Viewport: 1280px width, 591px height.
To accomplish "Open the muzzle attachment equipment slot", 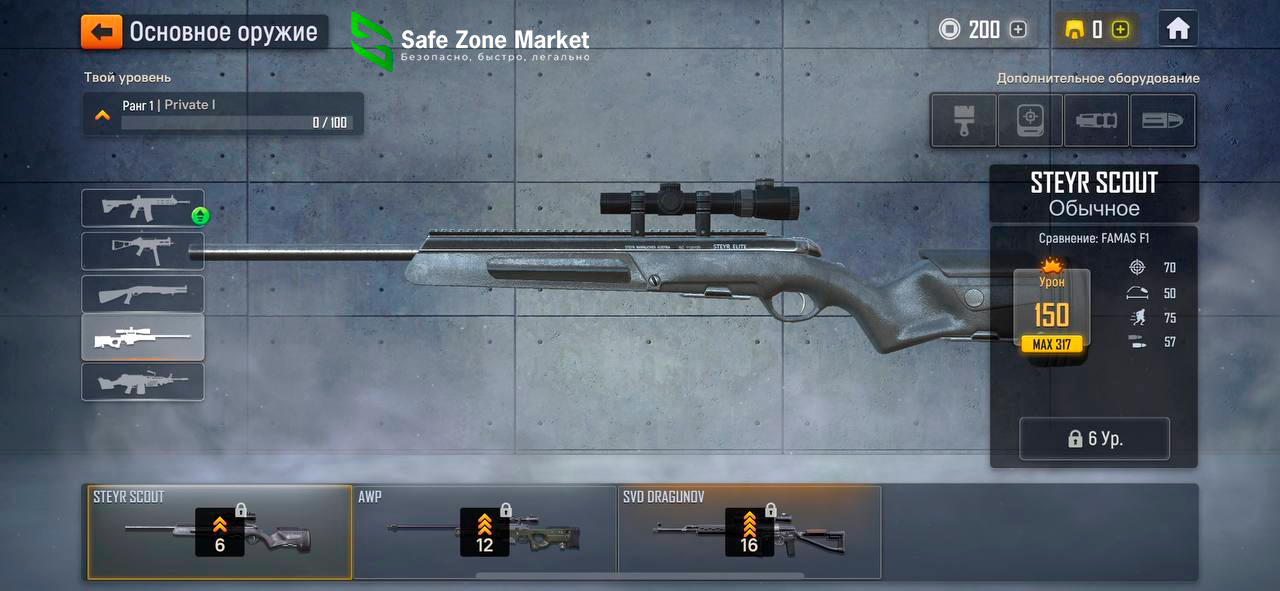I will [1096, 120].
